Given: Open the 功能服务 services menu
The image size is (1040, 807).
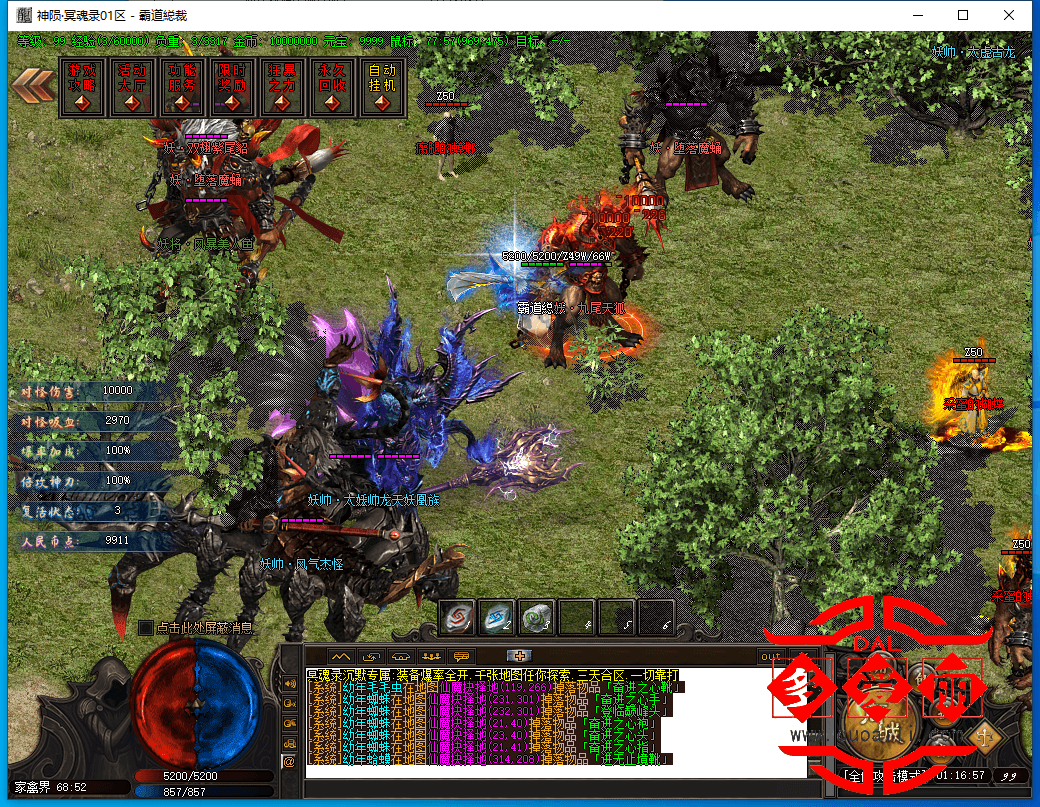Looking at the screenshot, I should (x=183, y=89).
